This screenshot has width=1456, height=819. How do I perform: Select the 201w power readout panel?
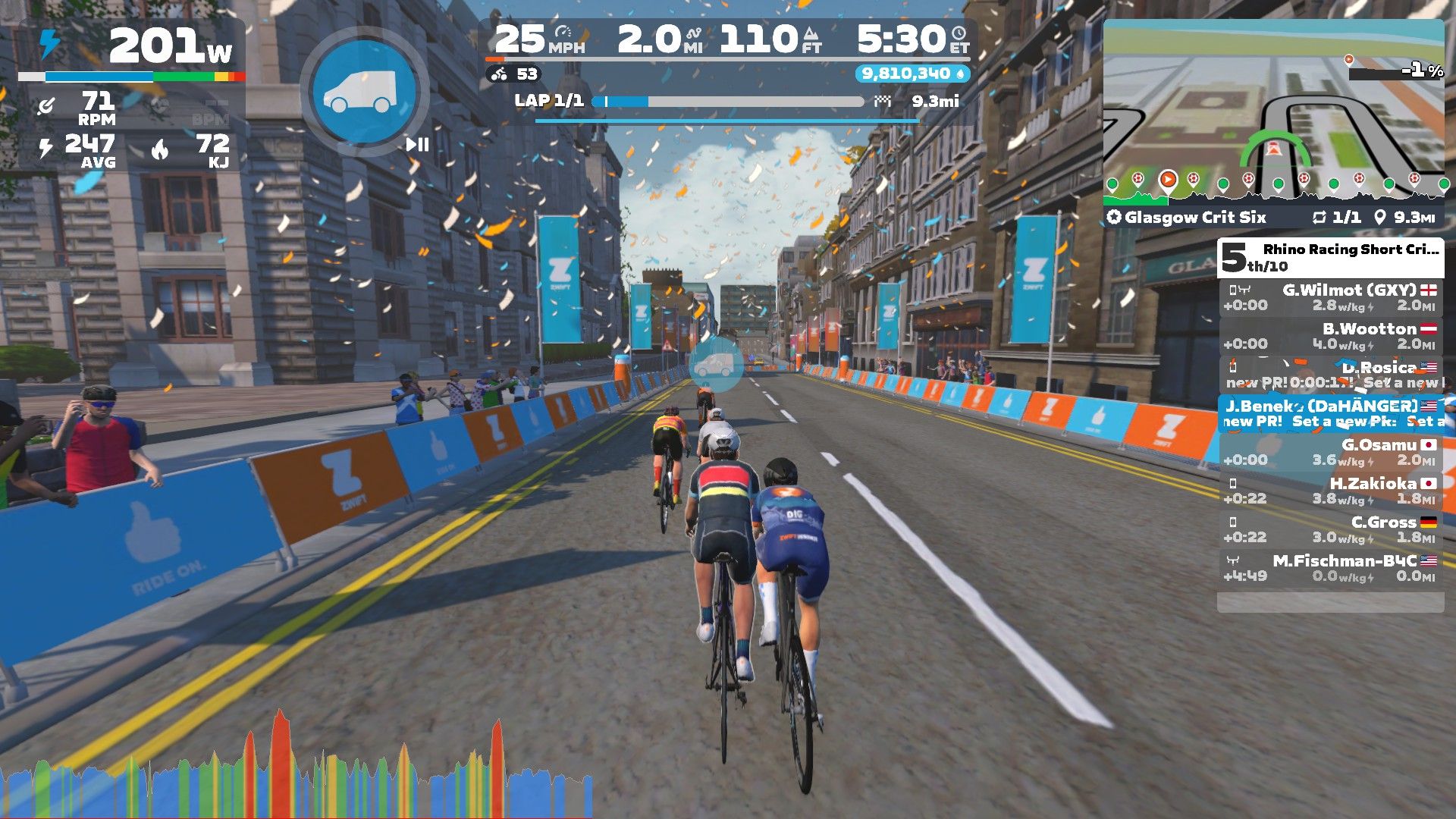coord(133,48)
